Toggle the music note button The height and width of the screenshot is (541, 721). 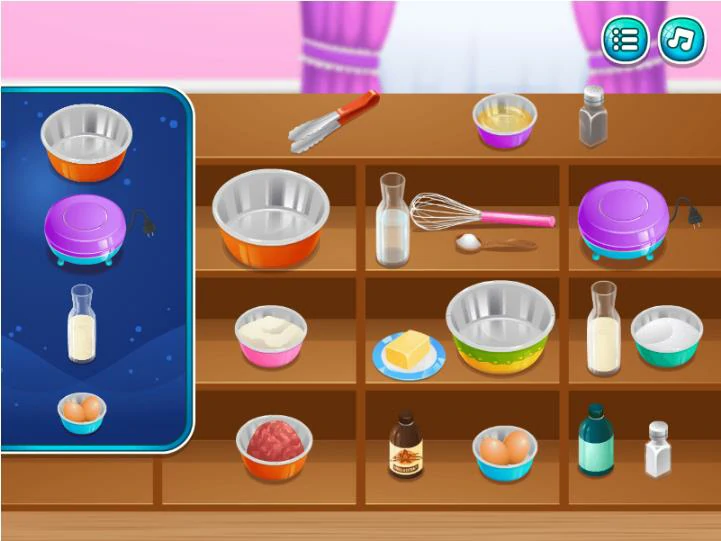point(680,40)
